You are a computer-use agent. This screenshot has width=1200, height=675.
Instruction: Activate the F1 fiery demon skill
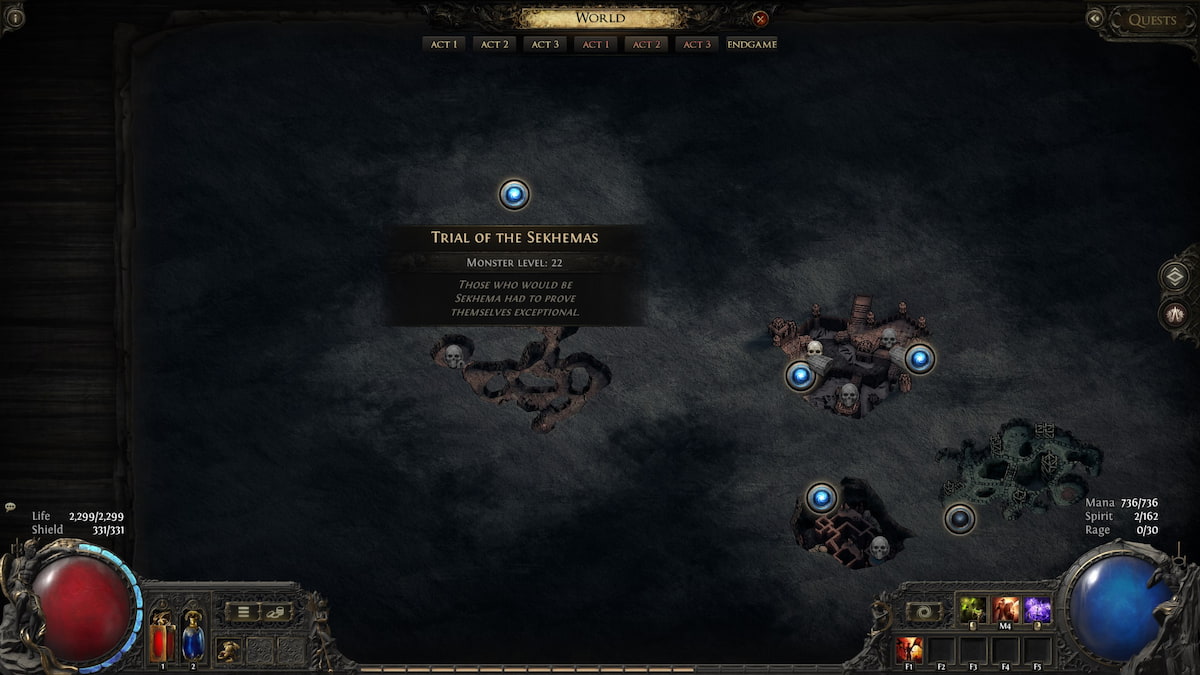pos(909,650)
